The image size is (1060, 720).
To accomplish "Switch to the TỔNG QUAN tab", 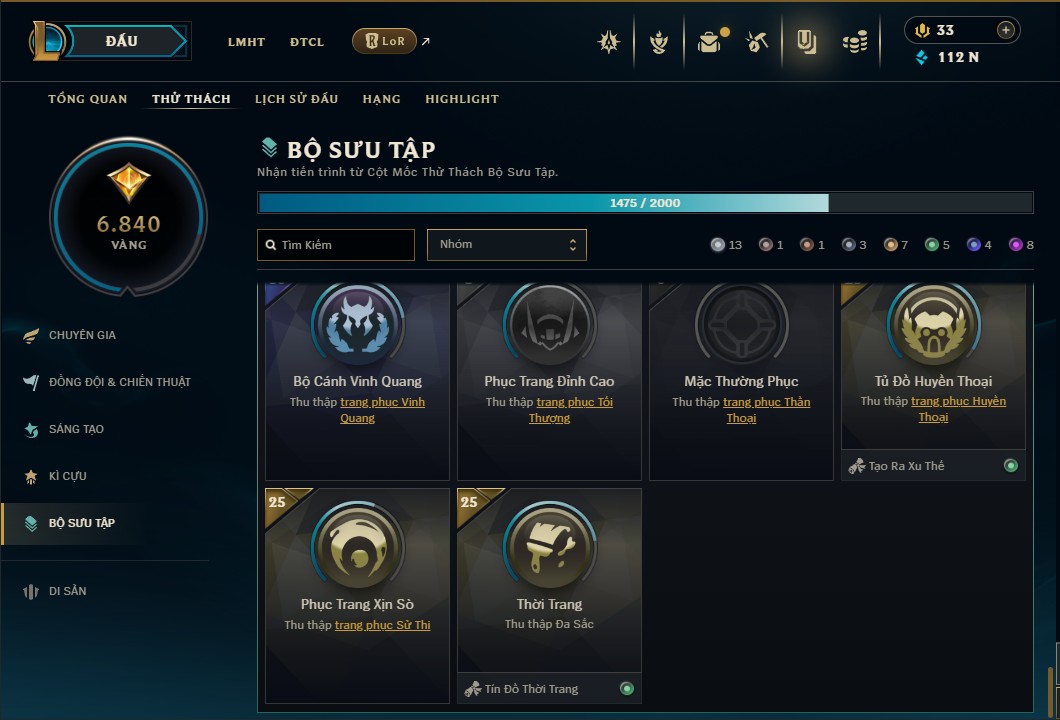I will [x=88, y=99].
